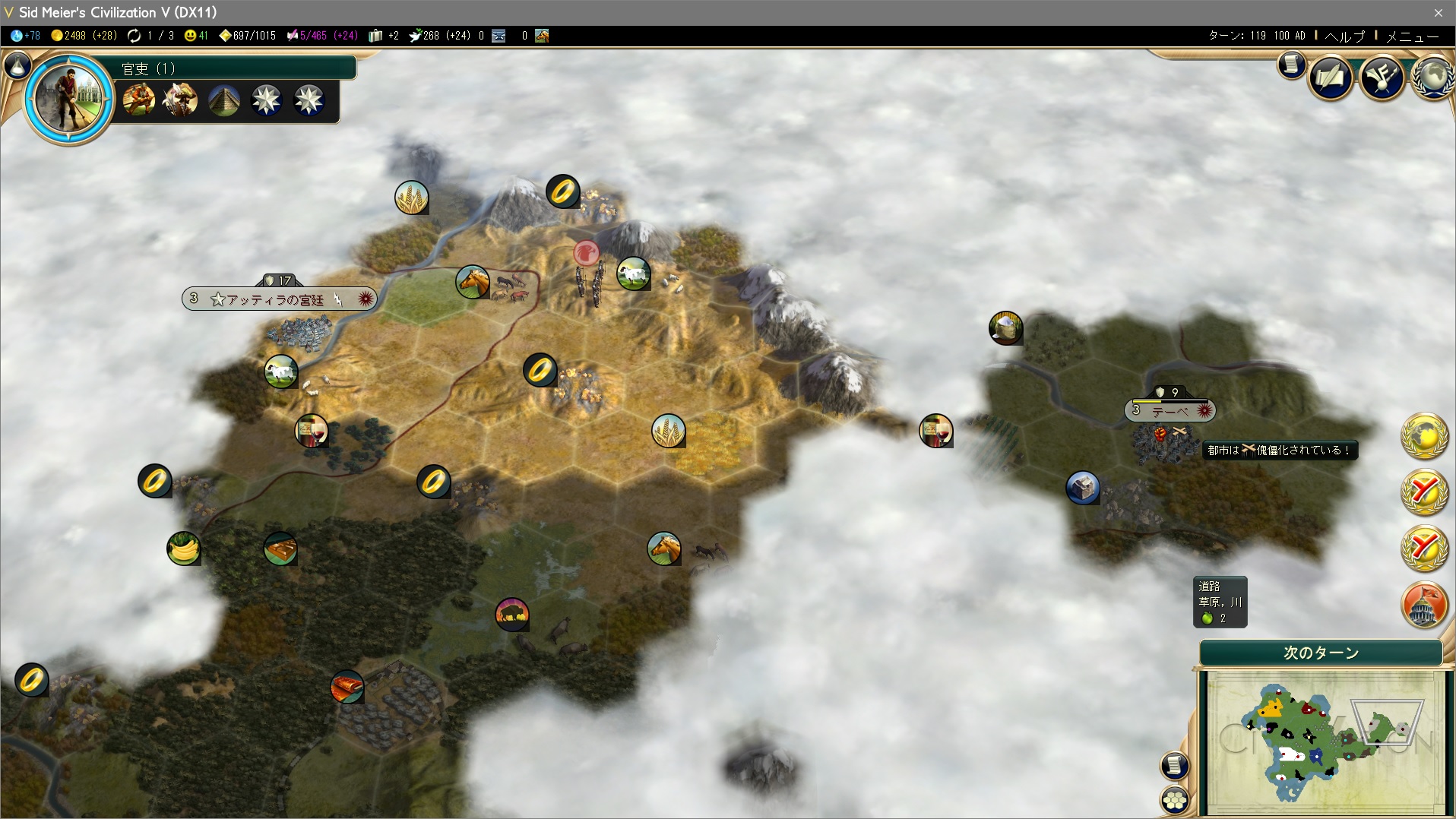Close the game window

[x=1438, y=12]
